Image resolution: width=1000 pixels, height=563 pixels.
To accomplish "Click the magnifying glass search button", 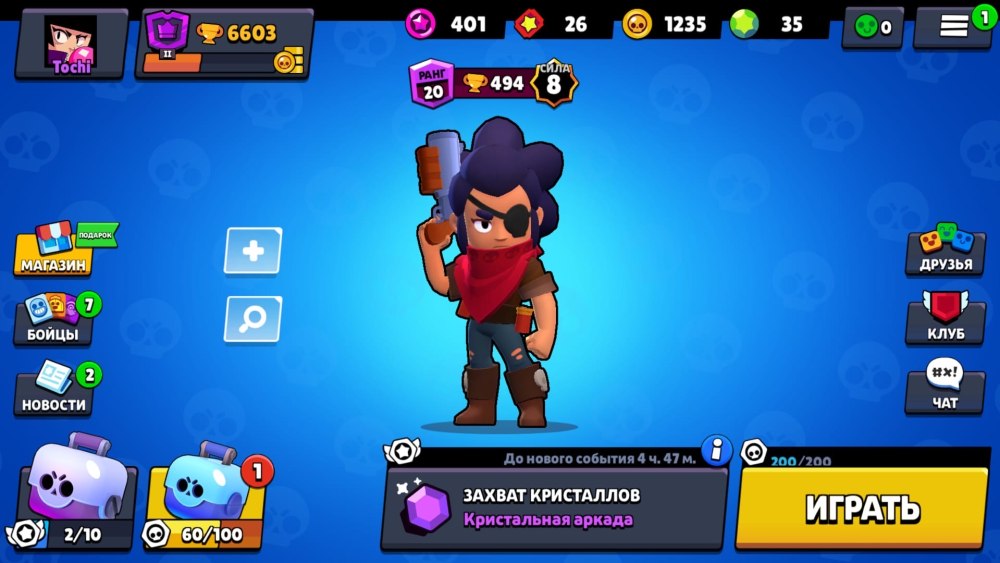I will [253, 319].
